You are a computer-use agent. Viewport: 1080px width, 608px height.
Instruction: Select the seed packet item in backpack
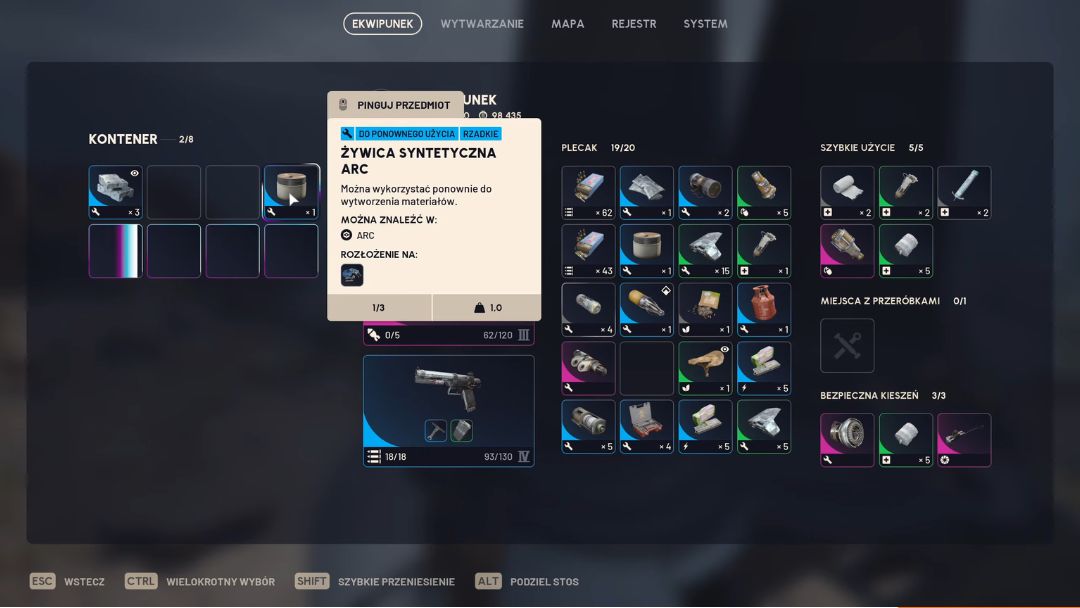click(x=705, y=309)
